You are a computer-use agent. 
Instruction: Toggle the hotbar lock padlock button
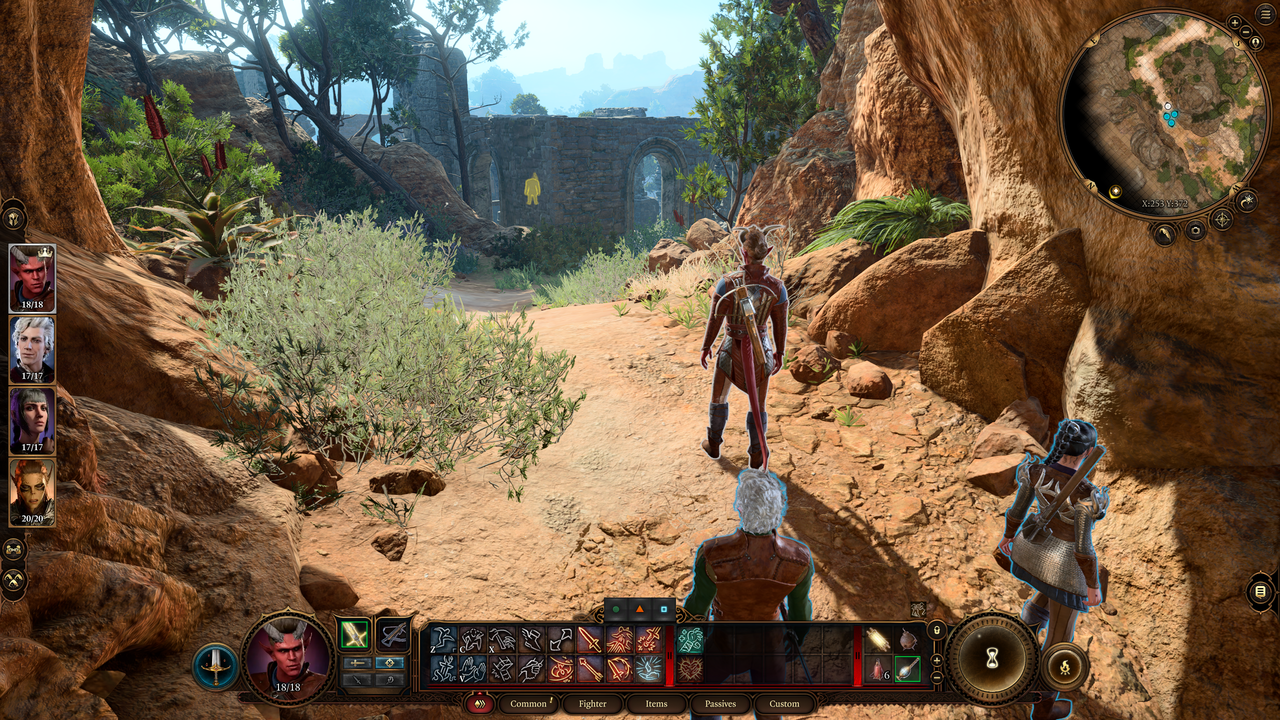936,630
